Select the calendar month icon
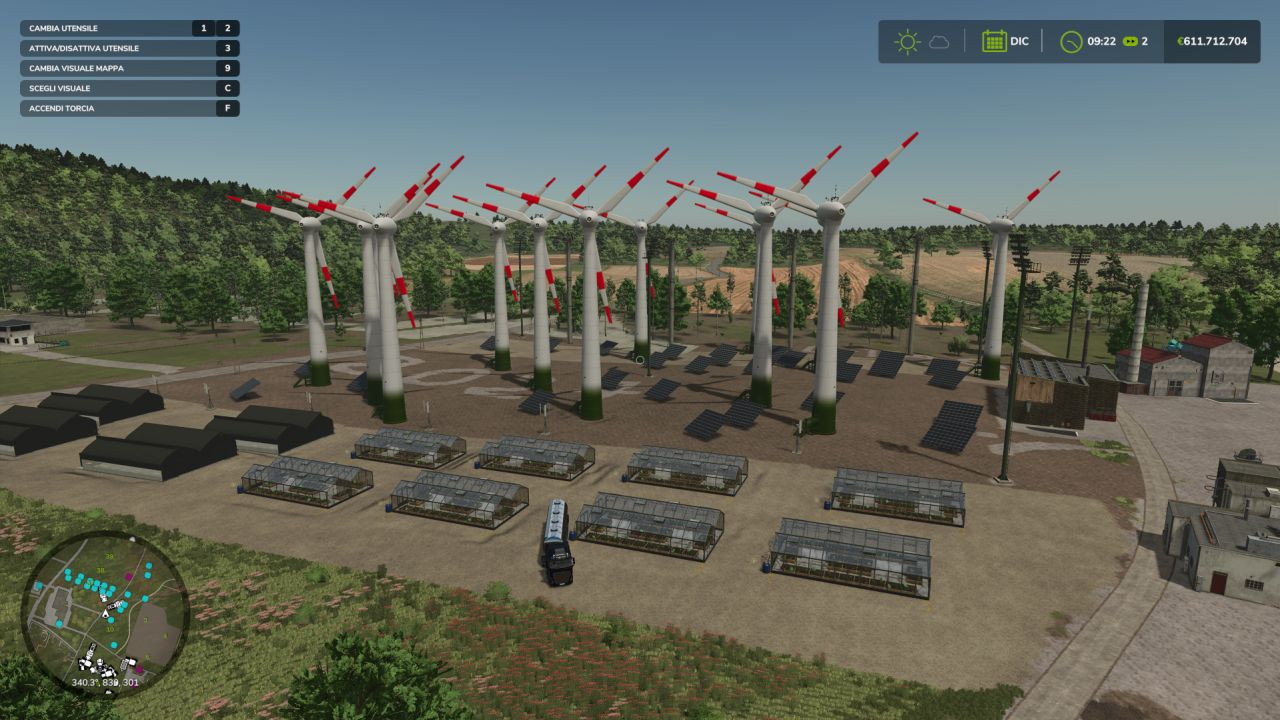The image size is (1280, 720). pos(994,42)
